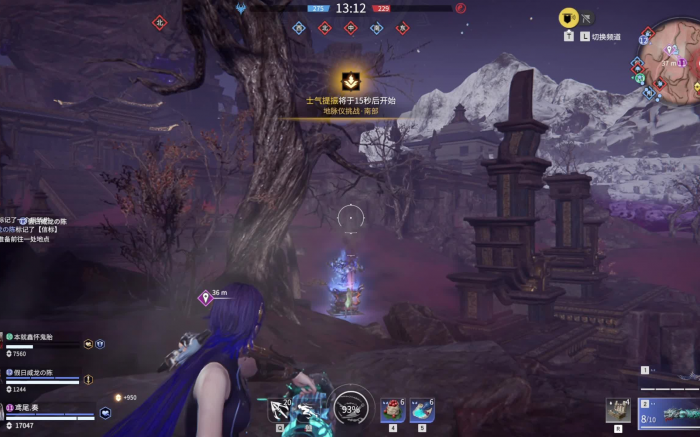Click the glowing morale boost event icon
700x437 pixels.
tap(350, 82)
